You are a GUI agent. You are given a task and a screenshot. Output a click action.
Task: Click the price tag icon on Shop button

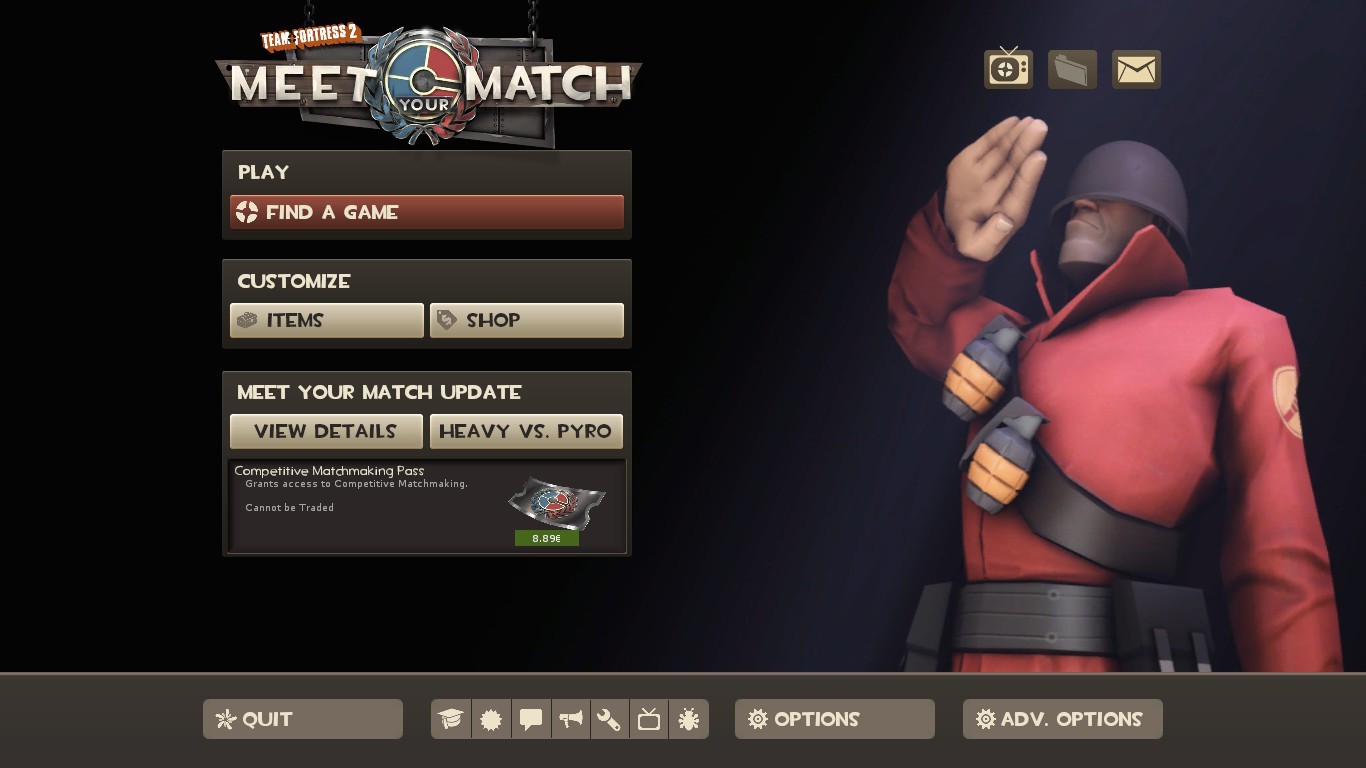click(447, 320)
